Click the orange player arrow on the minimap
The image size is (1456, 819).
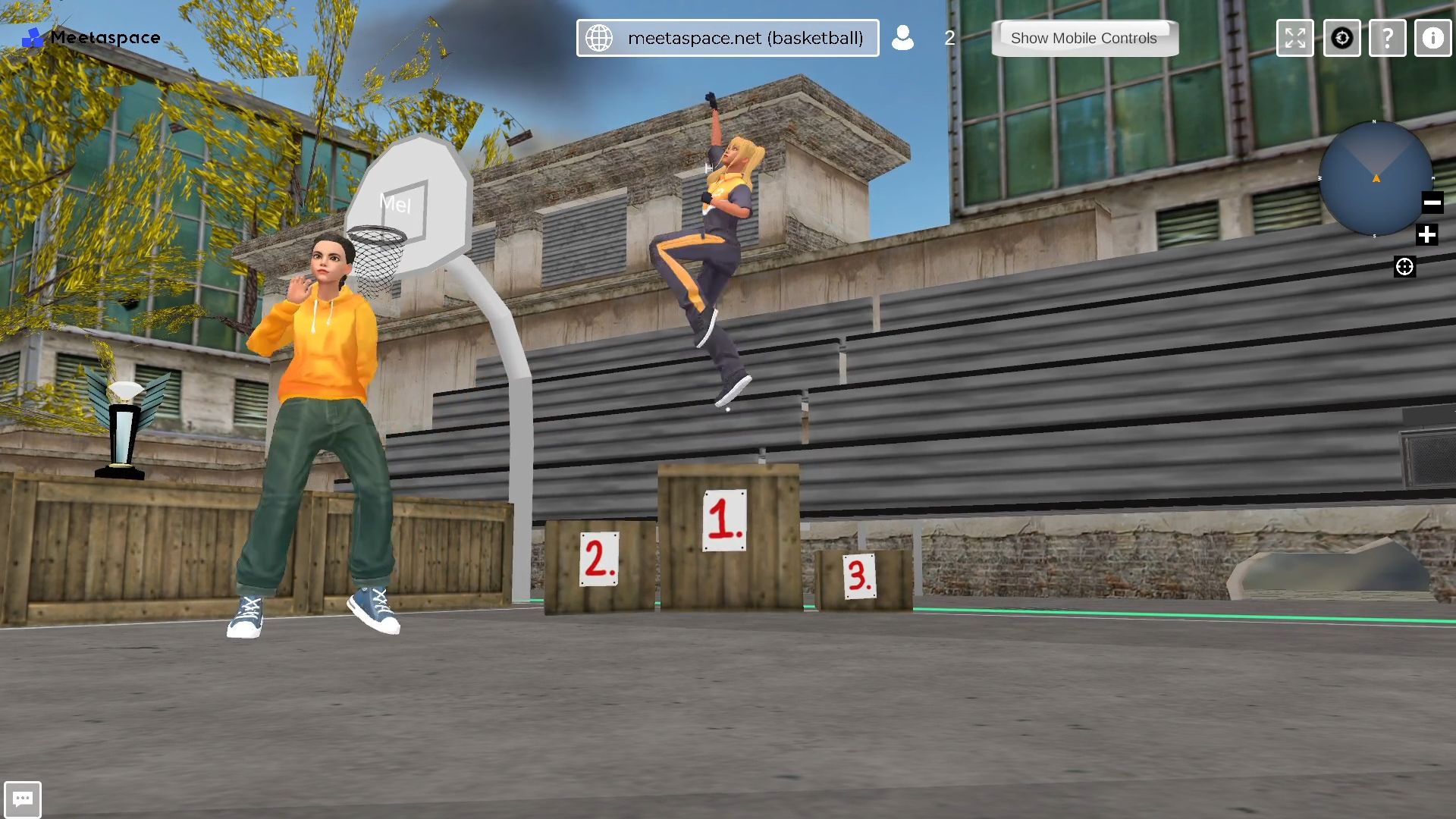coord(1376,179)
